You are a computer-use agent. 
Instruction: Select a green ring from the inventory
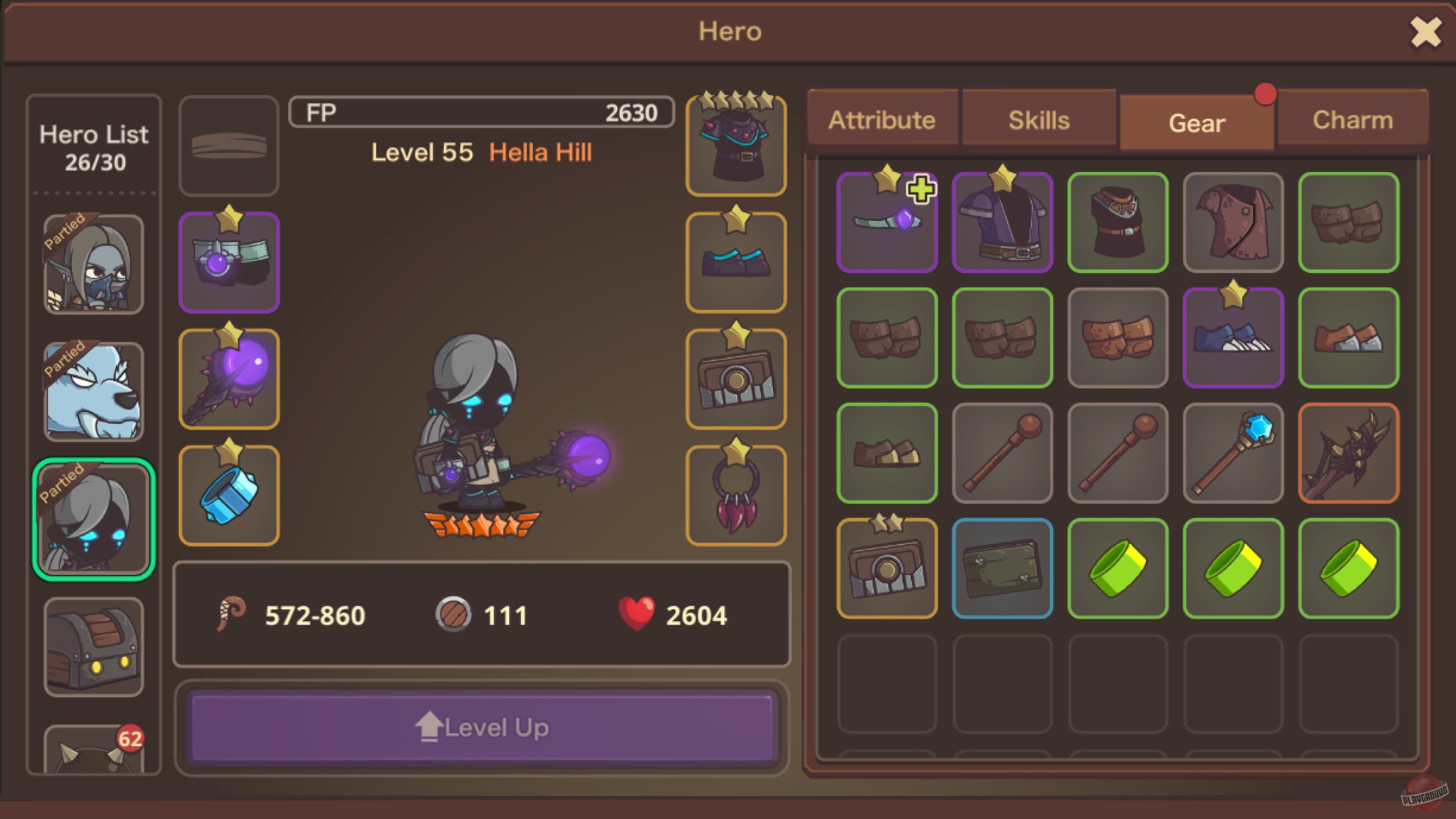(1117, 568)
